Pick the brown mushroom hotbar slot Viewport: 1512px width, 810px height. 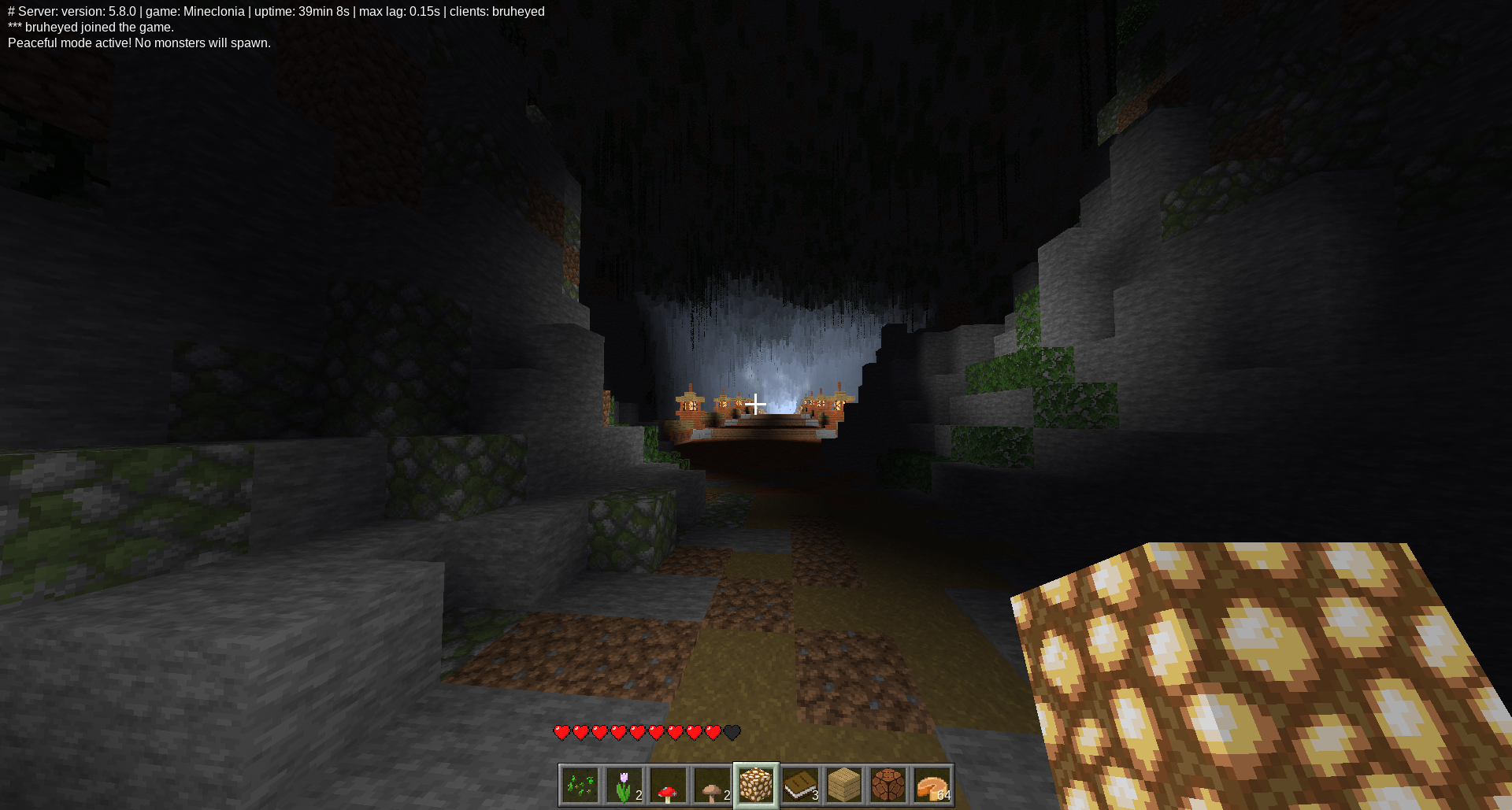[713, 786]
